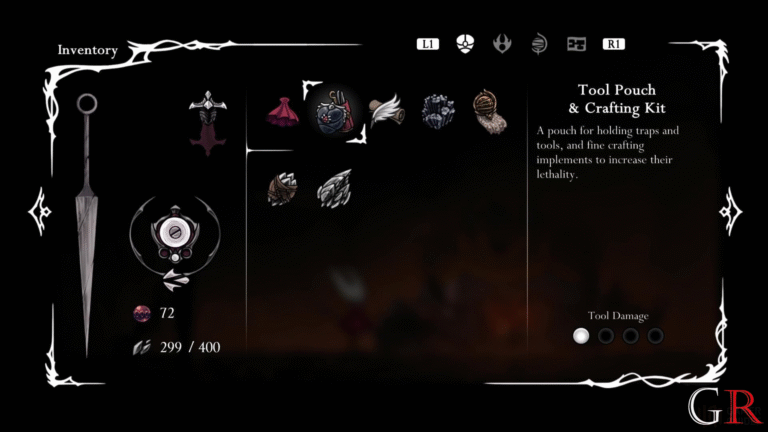Select the red cloak item
This screenshot has height=432, width=768.
point(281,111)
